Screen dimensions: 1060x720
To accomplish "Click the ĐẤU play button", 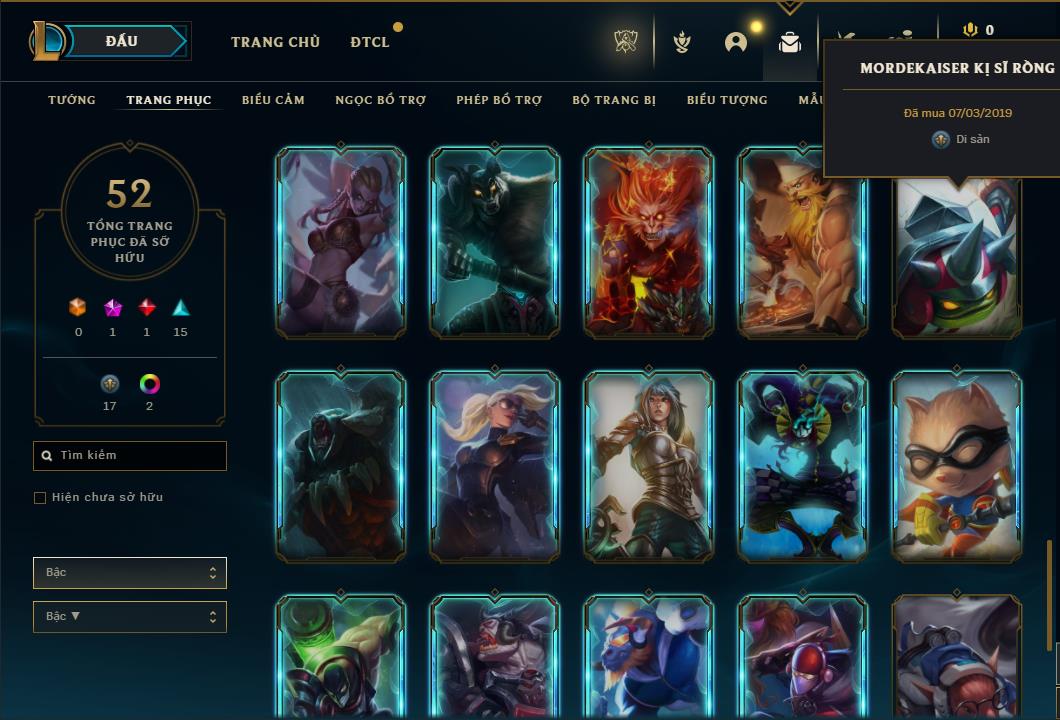I will tap(121, 41).
